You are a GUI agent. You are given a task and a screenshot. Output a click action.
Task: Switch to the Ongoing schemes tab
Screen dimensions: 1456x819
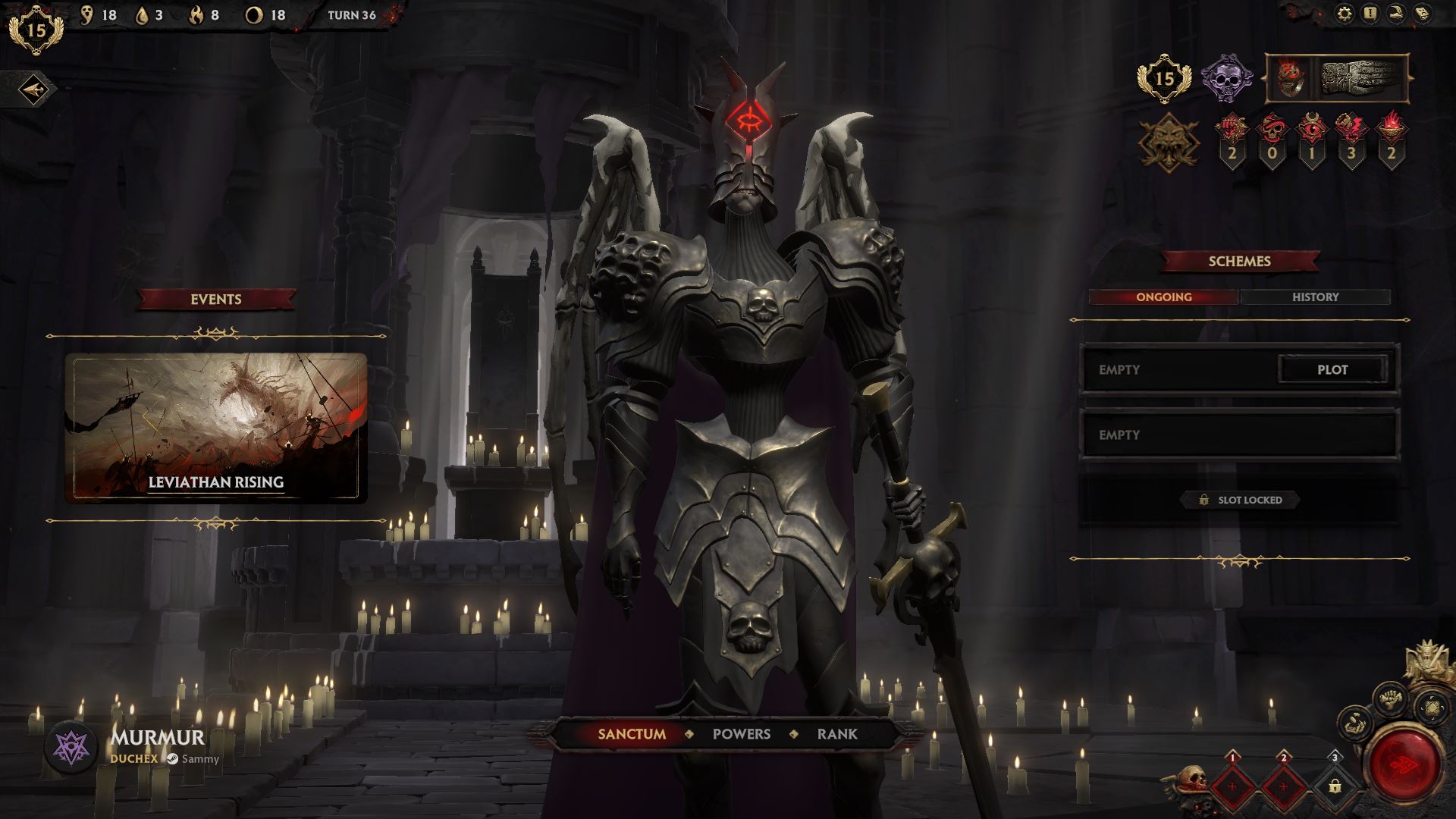tap(1163, 297)
